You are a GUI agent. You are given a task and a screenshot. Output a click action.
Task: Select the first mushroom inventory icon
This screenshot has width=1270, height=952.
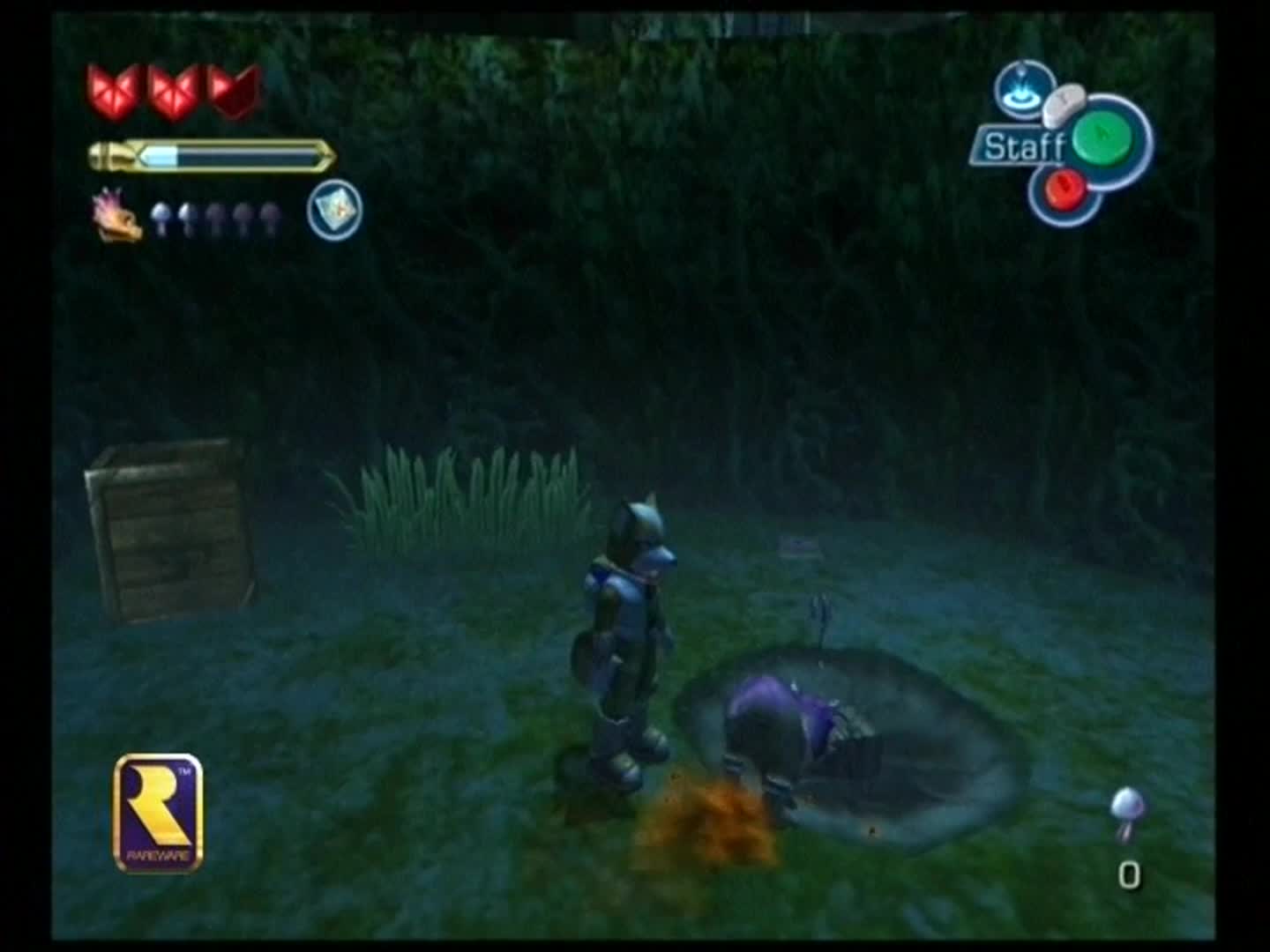pos(163,214)
